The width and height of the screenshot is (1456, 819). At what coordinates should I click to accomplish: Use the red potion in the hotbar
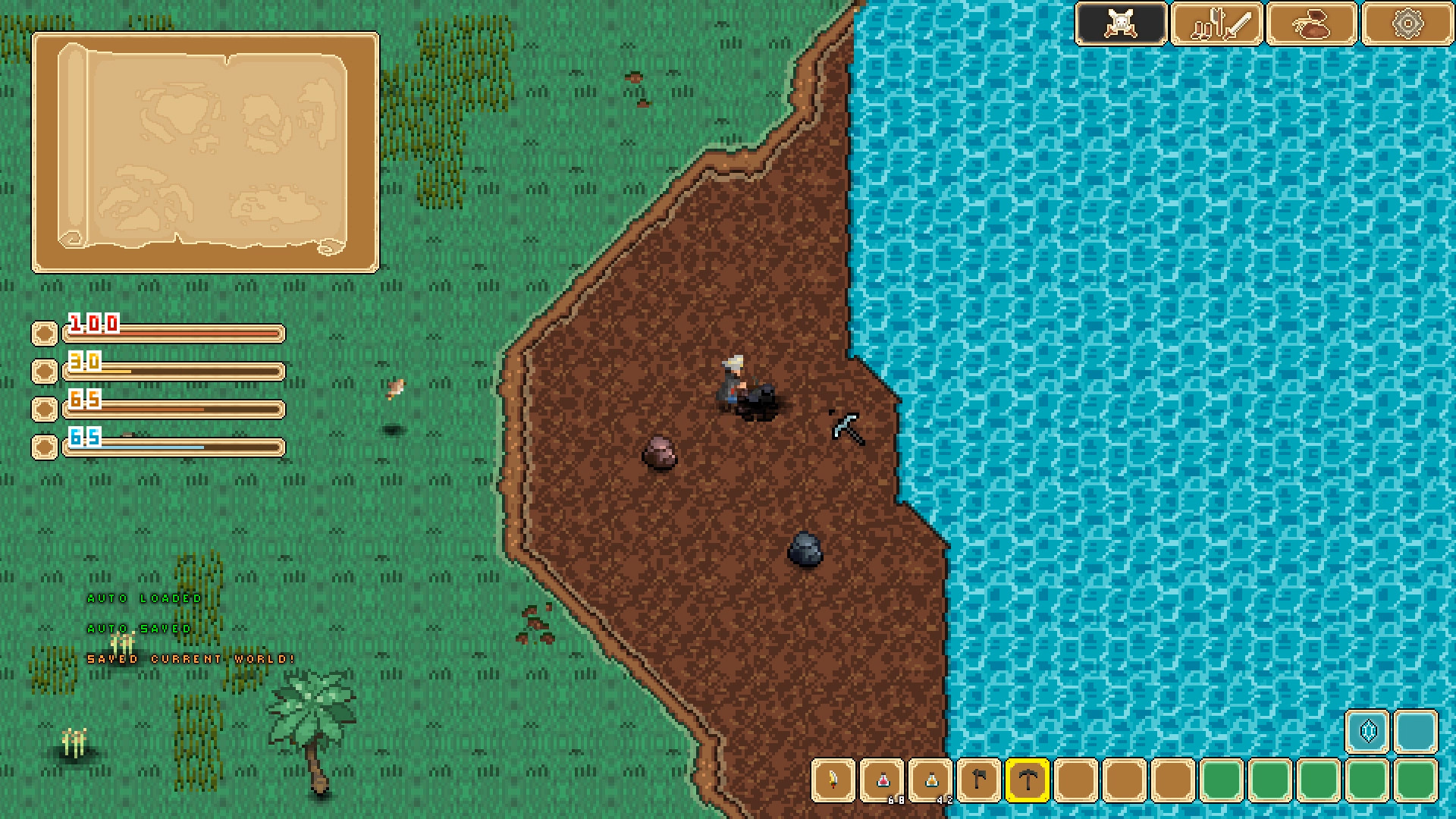click(883, 780)
